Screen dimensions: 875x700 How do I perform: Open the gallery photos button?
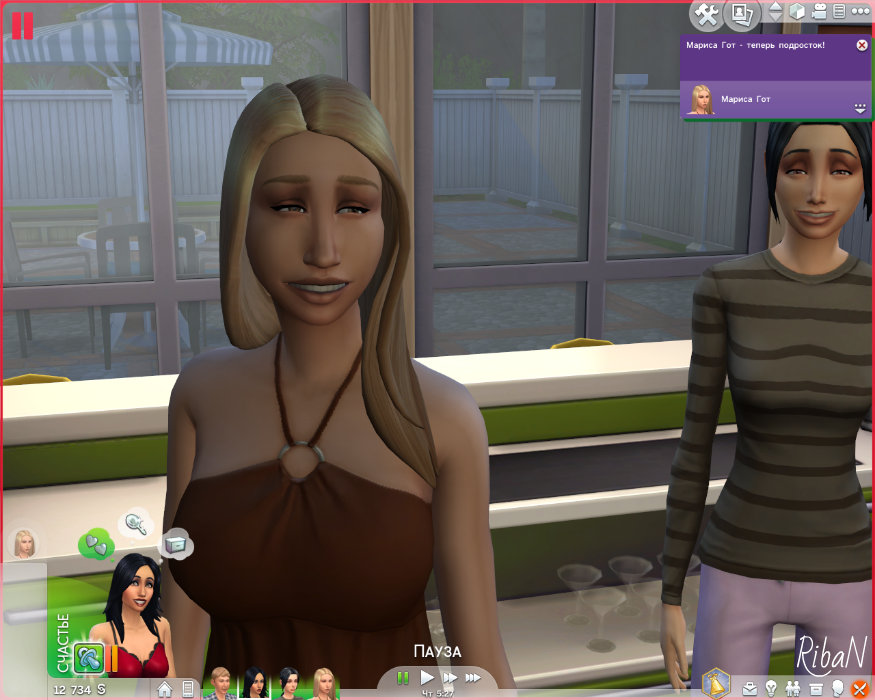[x=741, y=14]
